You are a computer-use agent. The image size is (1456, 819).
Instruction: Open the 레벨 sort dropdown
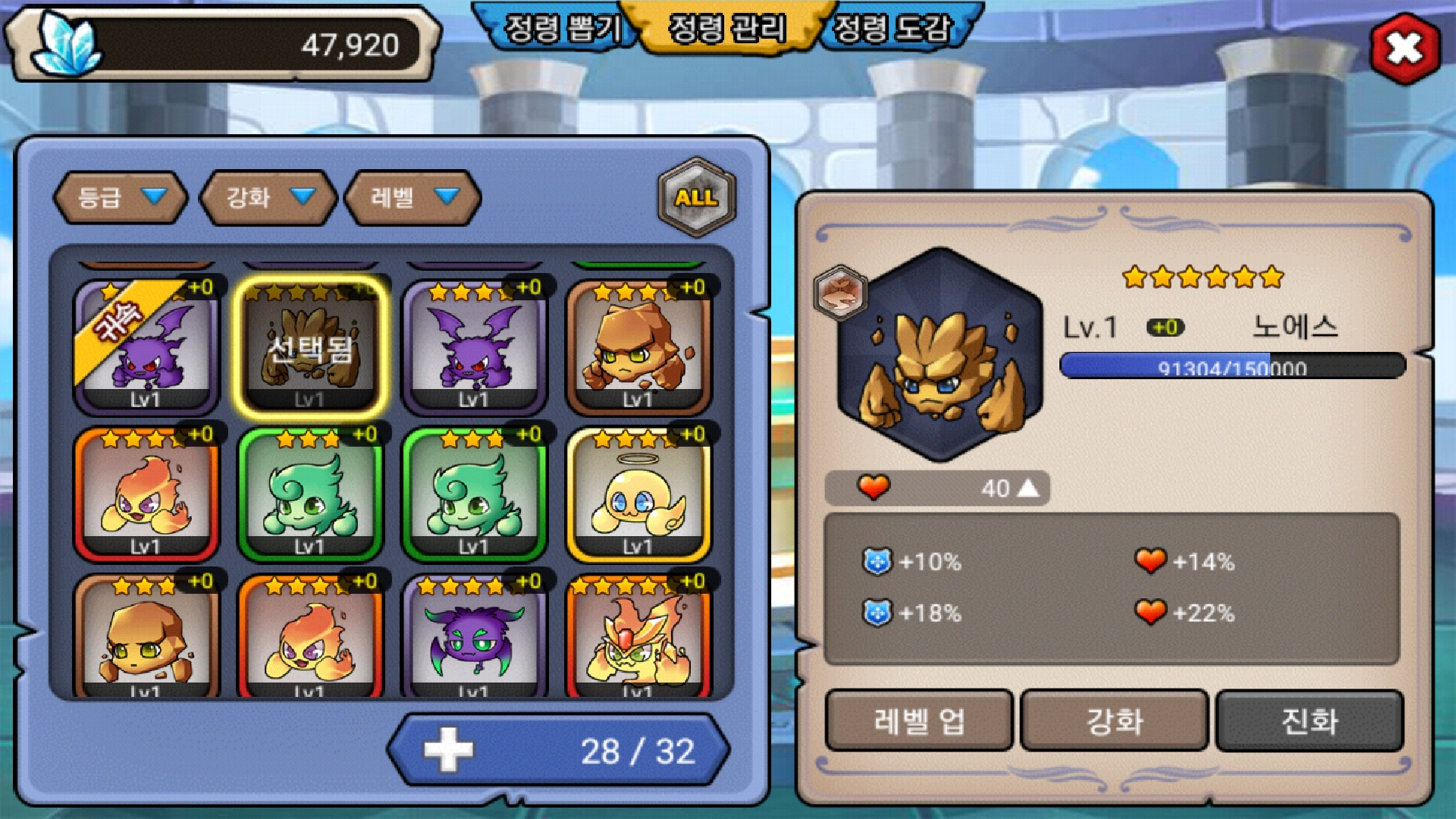click(x=413, y=197)
